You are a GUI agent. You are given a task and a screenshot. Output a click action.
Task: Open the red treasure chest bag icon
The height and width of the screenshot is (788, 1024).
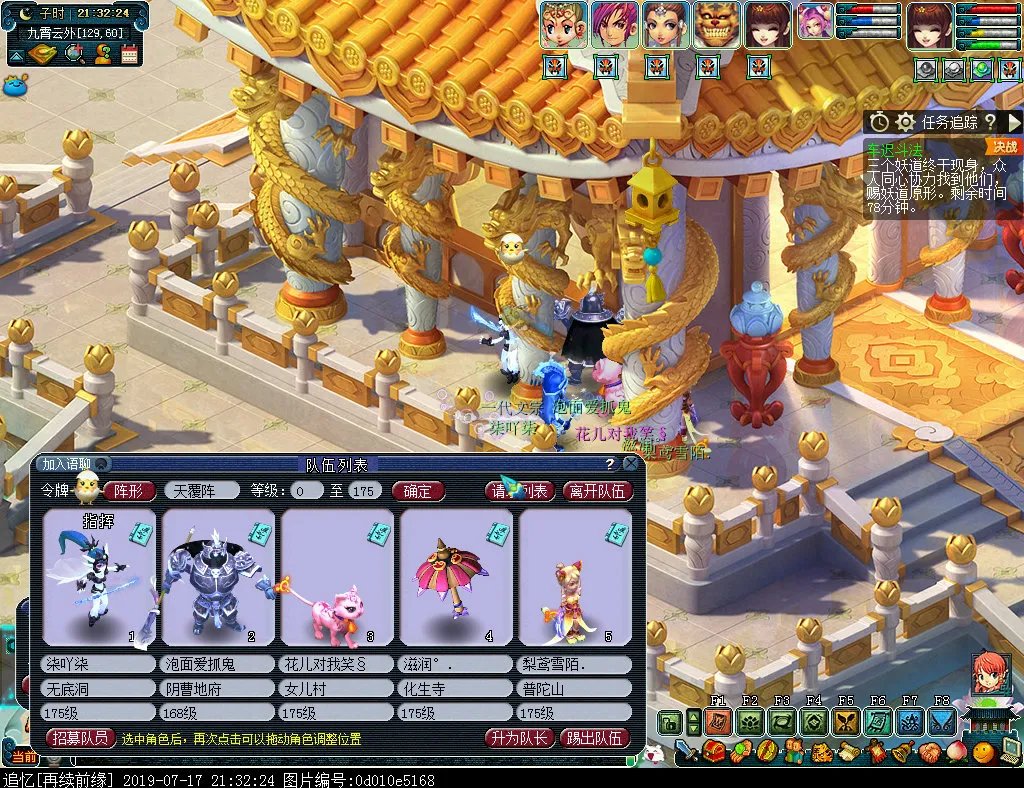pyautogui.click(x=714, y=752)
